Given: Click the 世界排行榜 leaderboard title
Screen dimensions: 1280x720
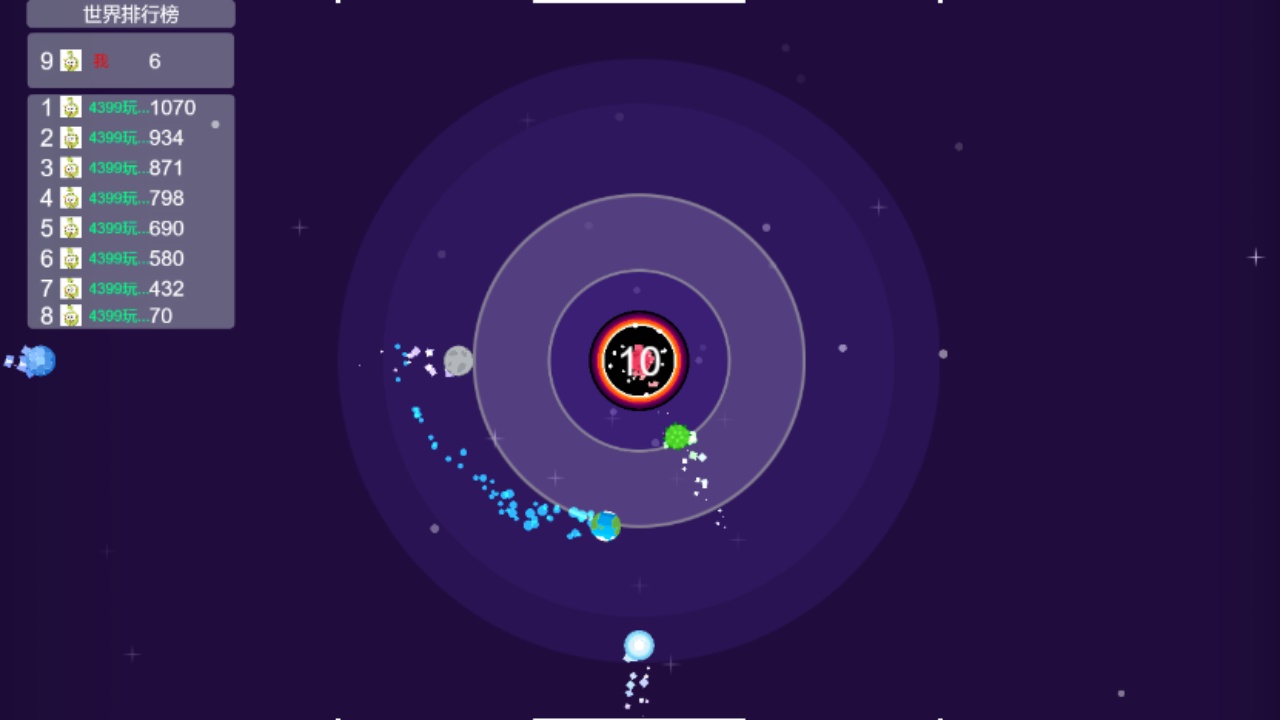Looking at the screenshot, I should (x=130, y=14).
